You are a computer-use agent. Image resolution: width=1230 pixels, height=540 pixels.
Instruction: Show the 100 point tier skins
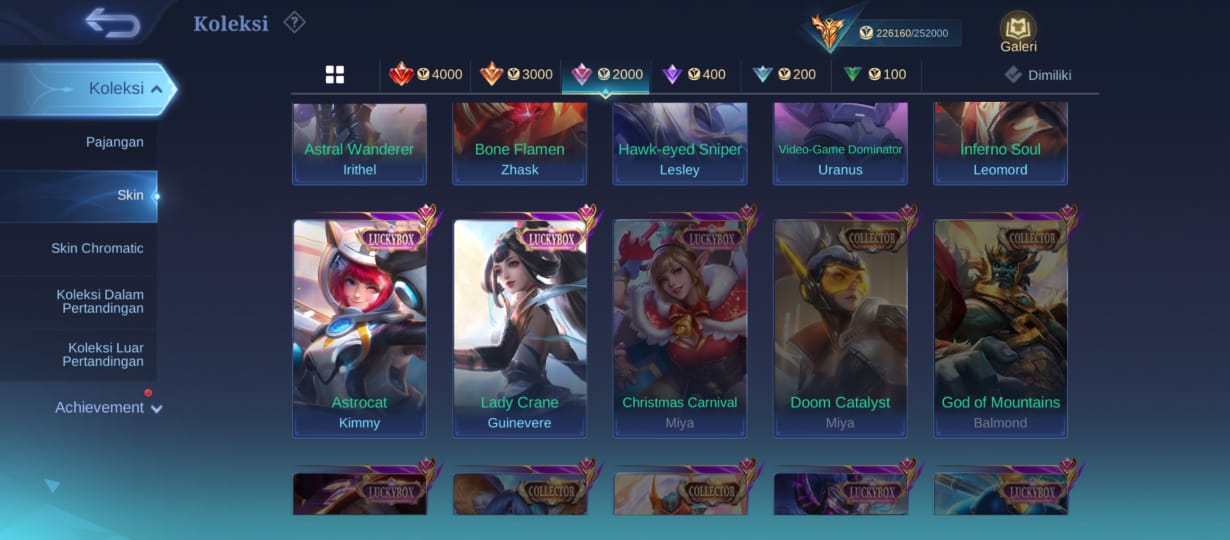pyautogui.click(x=875, y=75)
